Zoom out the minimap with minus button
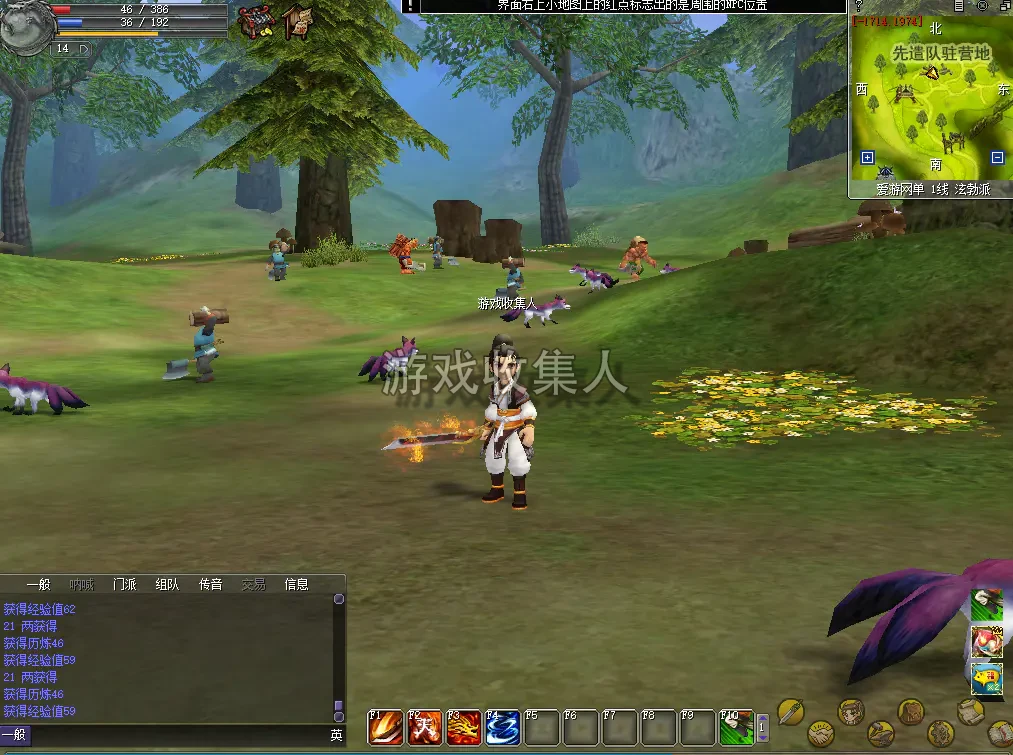Image resolution: width=1013 pixels, height=755 pixels. tap(997, 157)
